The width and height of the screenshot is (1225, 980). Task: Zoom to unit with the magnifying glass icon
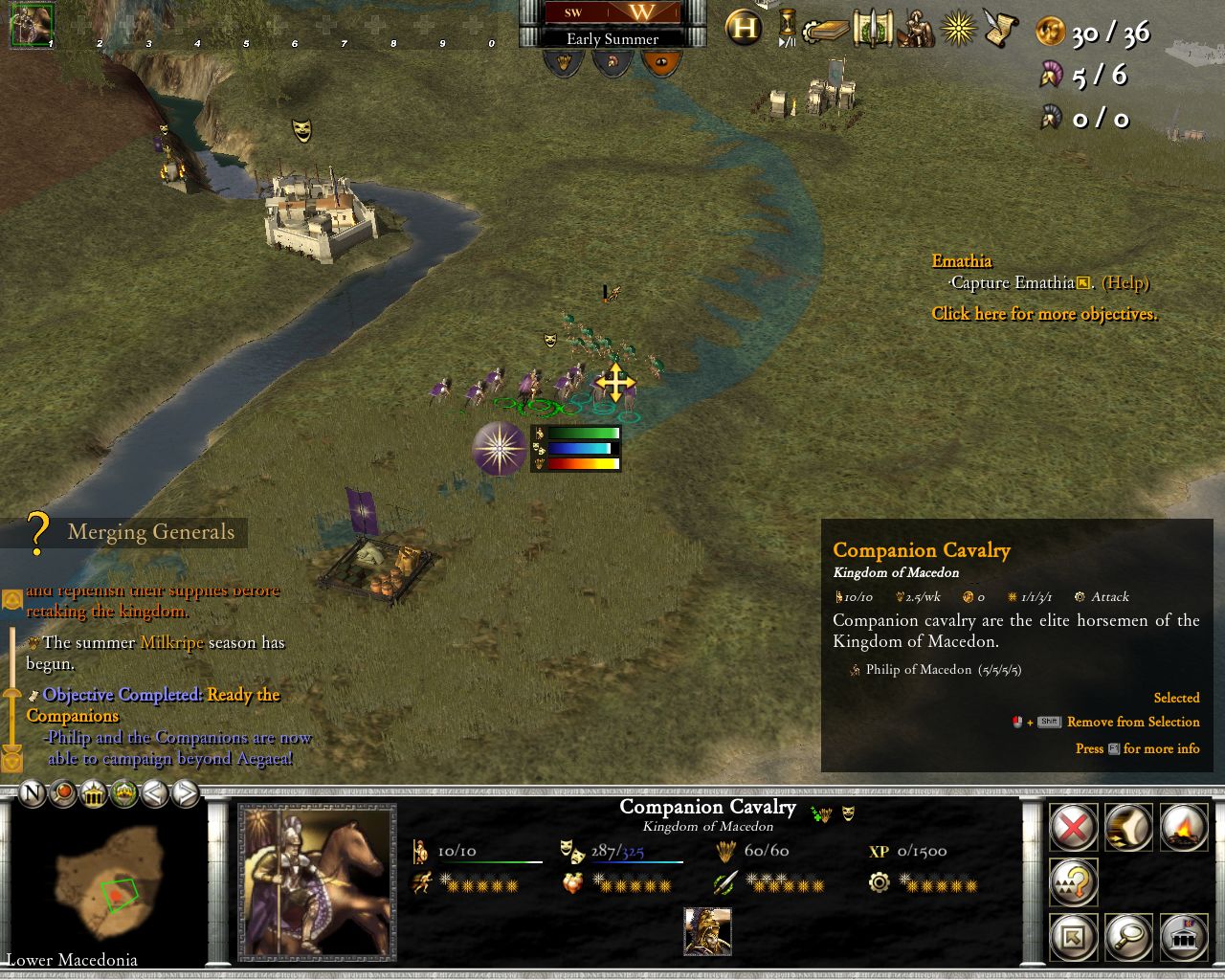1129,938
